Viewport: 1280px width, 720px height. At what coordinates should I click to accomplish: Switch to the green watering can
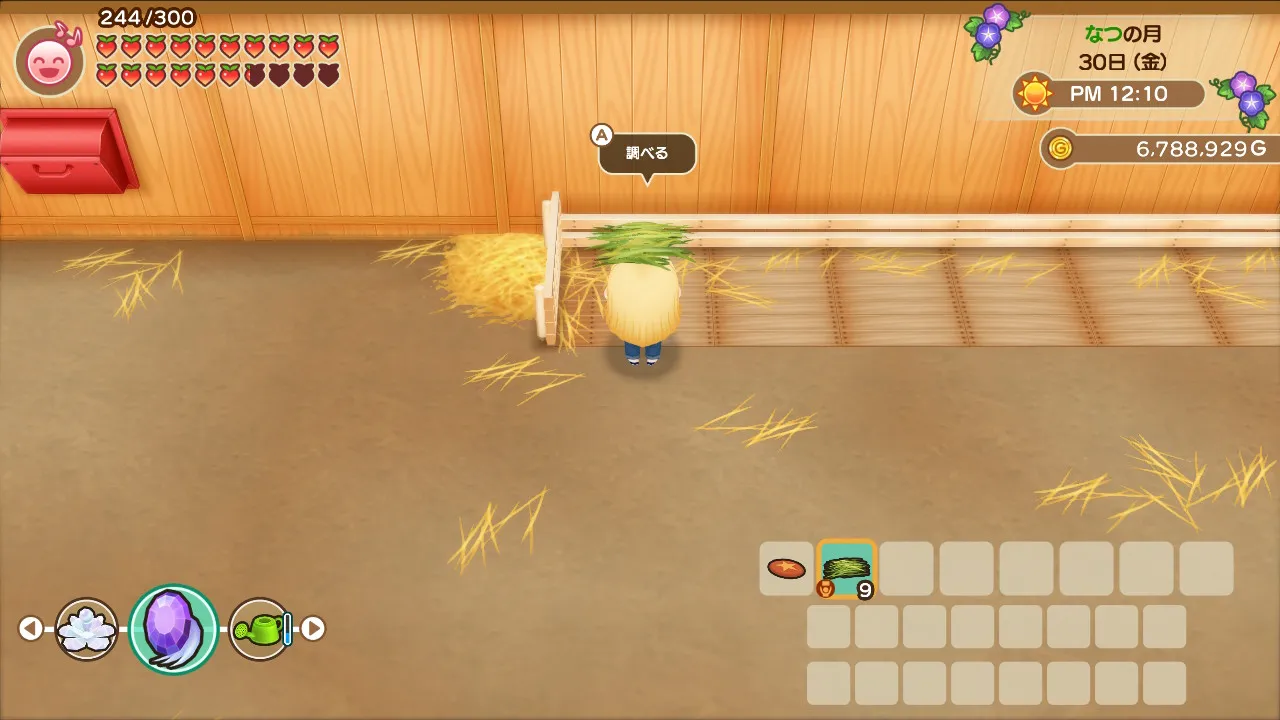click(260, 629)
